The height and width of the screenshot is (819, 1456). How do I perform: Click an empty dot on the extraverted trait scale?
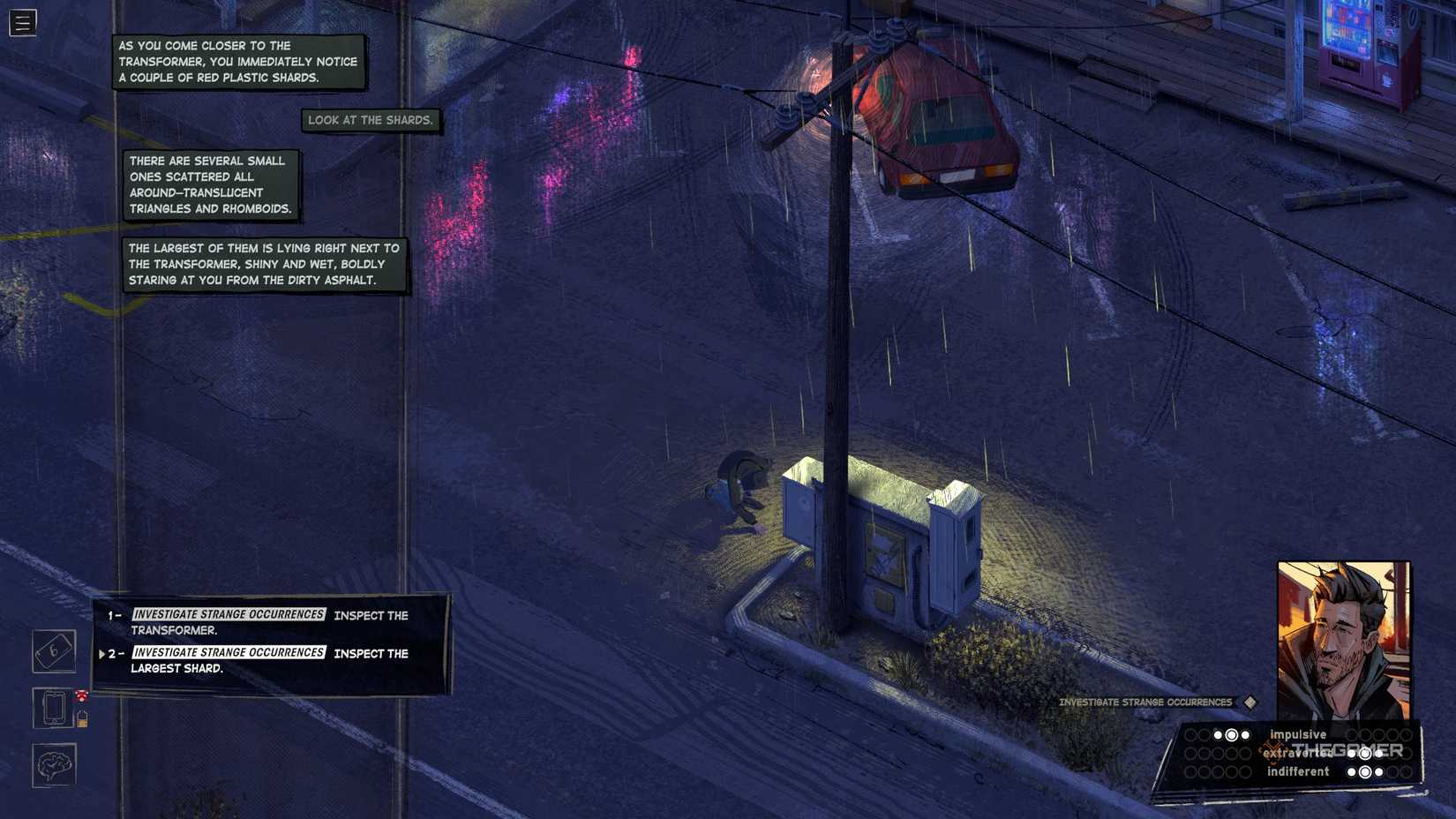[1190, 753]
